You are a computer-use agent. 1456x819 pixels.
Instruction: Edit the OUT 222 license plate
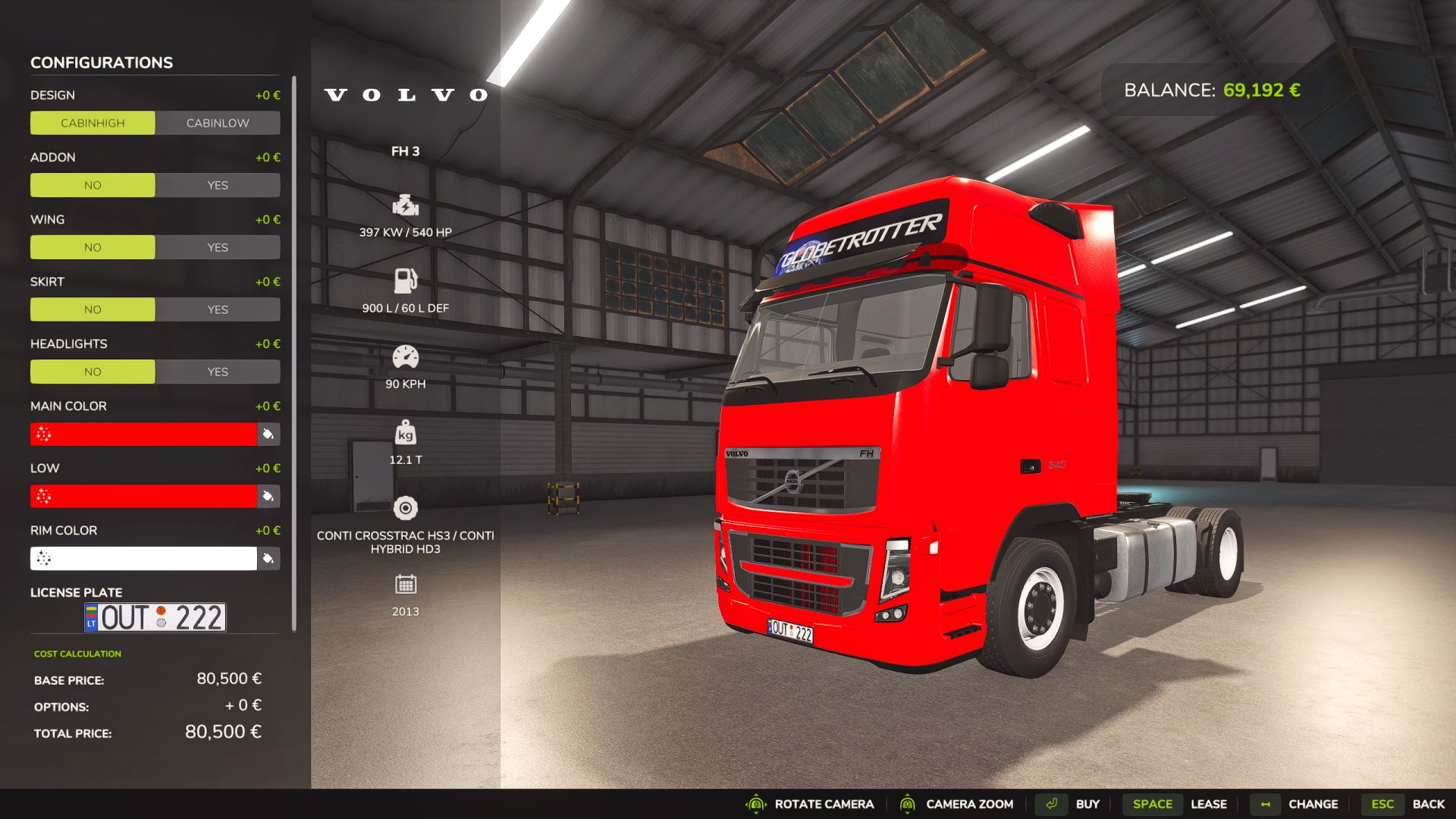pyautogui.click(x=155, y=617)
